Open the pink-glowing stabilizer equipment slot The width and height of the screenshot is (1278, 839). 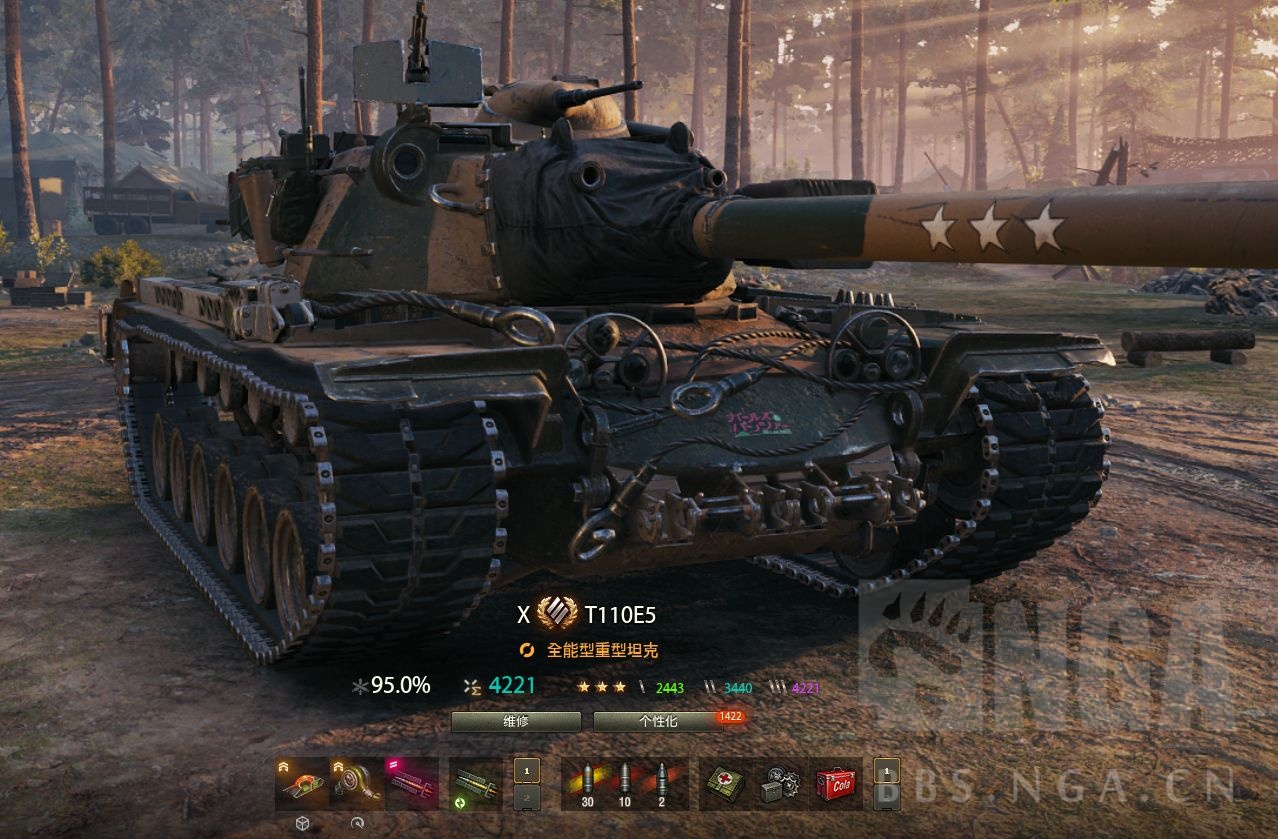(412, 783)
